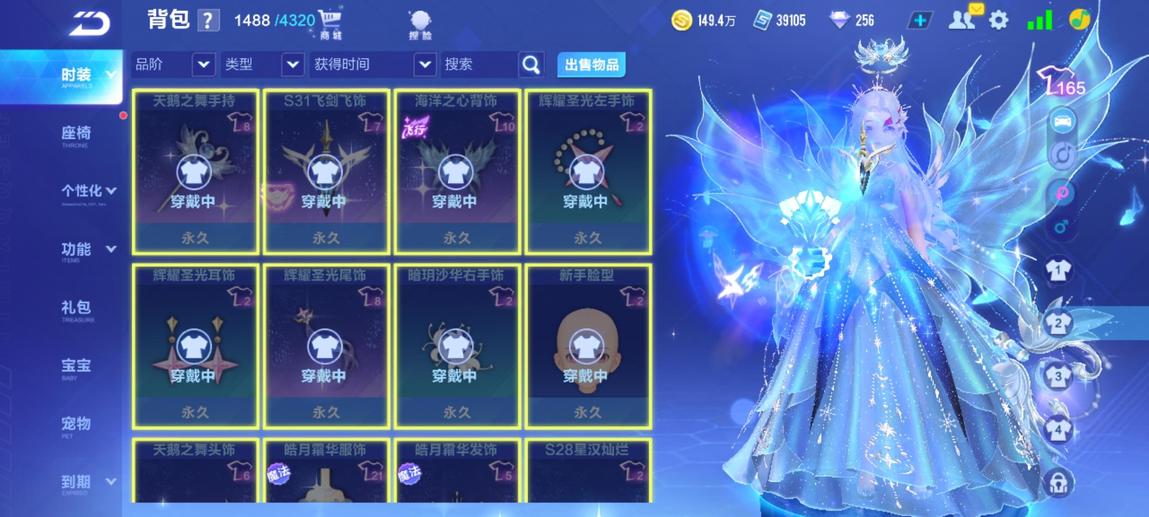Open the 商城 shop cart
The width and height of the screenshot is (1149, 517).
click(330, 22)
